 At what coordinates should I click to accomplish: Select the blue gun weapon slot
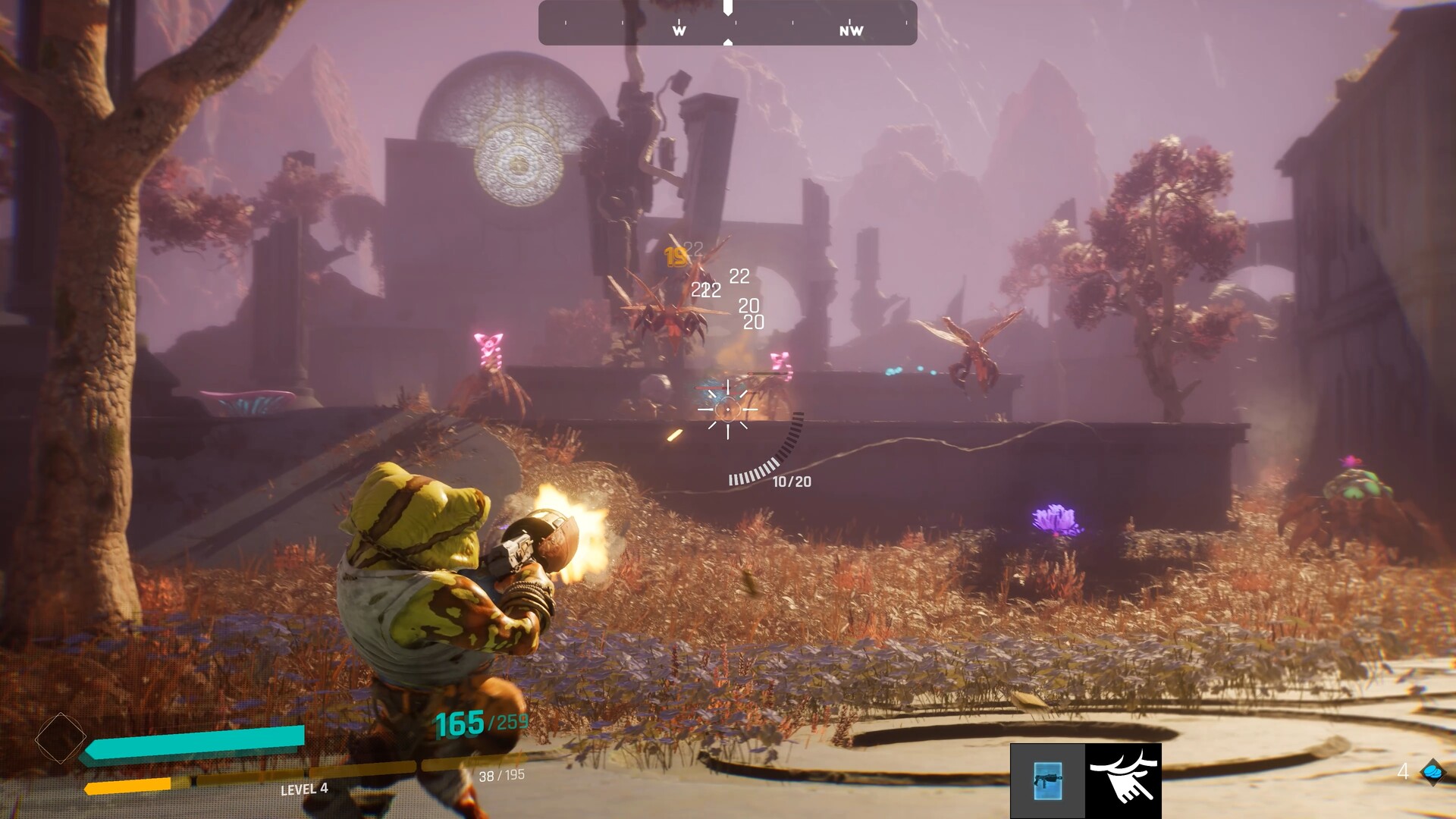(x=1047, y=780)
